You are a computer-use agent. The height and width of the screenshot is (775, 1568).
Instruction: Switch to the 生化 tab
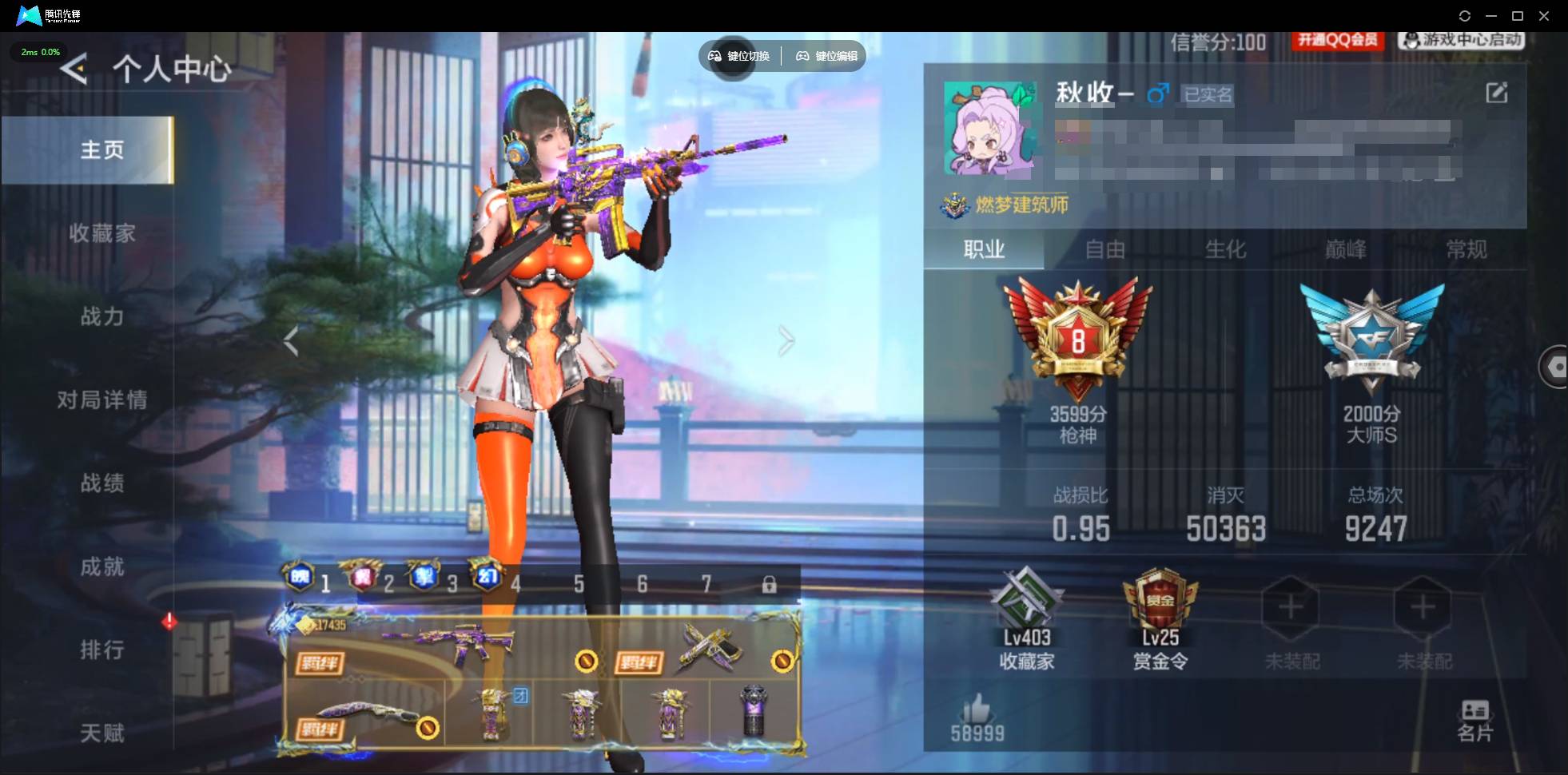click(1228, 250)
